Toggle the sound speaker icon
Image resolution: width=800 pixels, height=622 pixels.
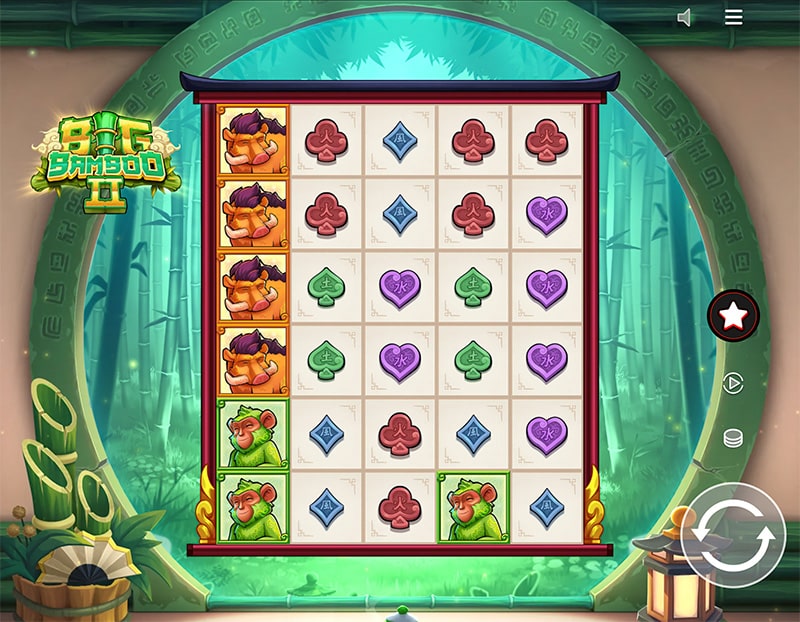685,18
